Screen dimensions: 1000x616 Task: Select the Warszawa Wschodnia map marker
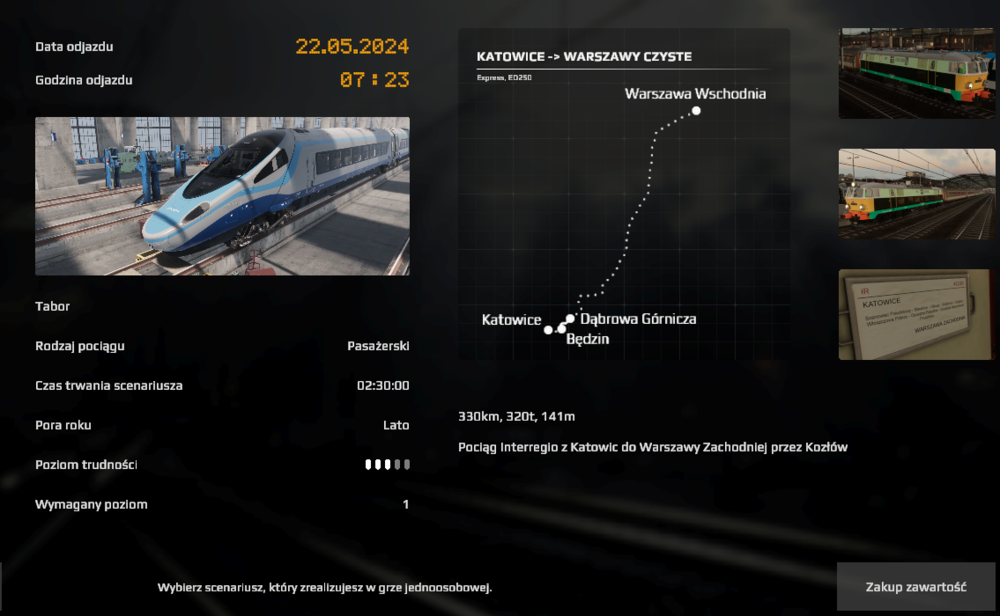point(696,111)
